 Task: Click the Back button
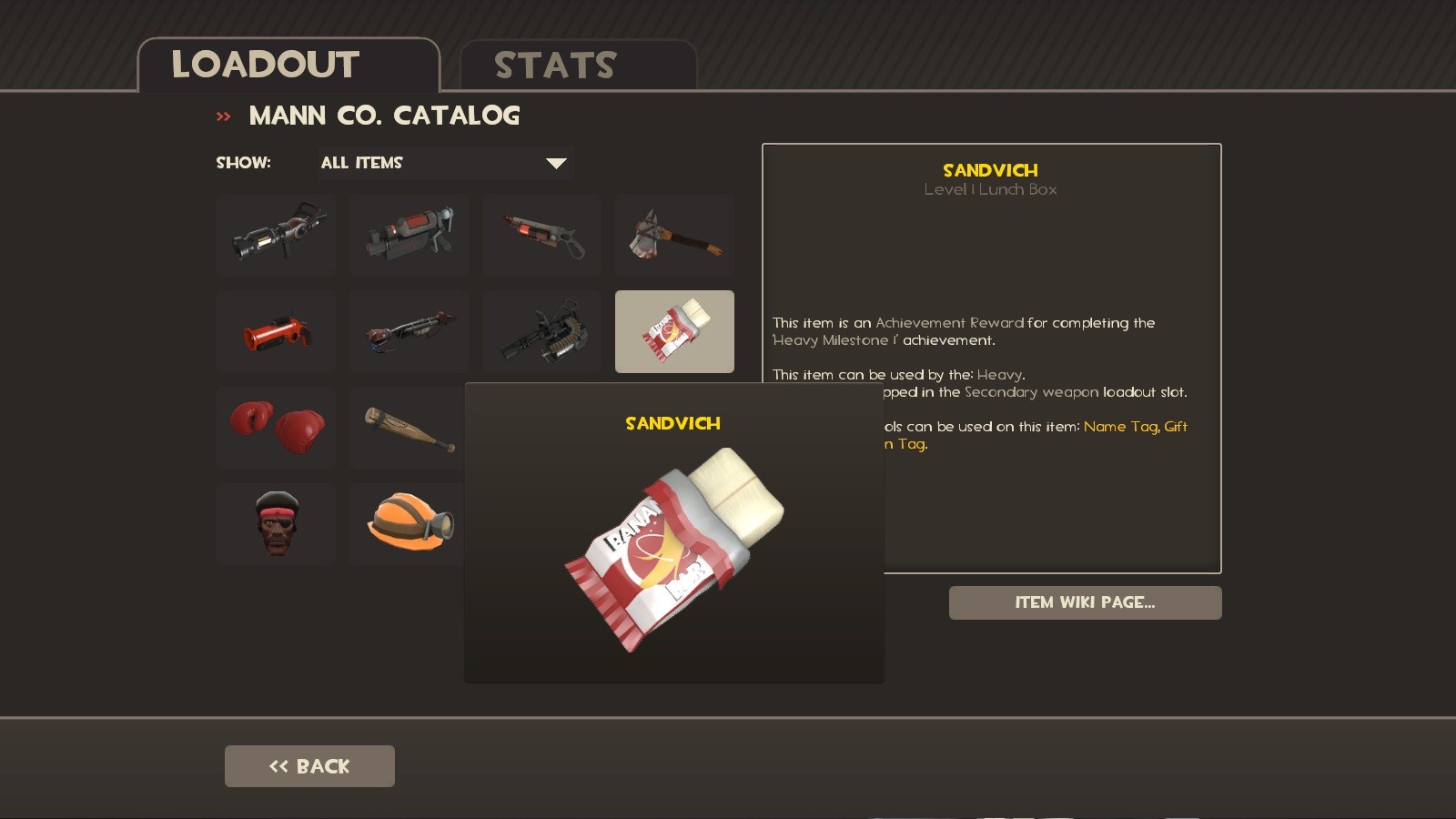(309, 765)
